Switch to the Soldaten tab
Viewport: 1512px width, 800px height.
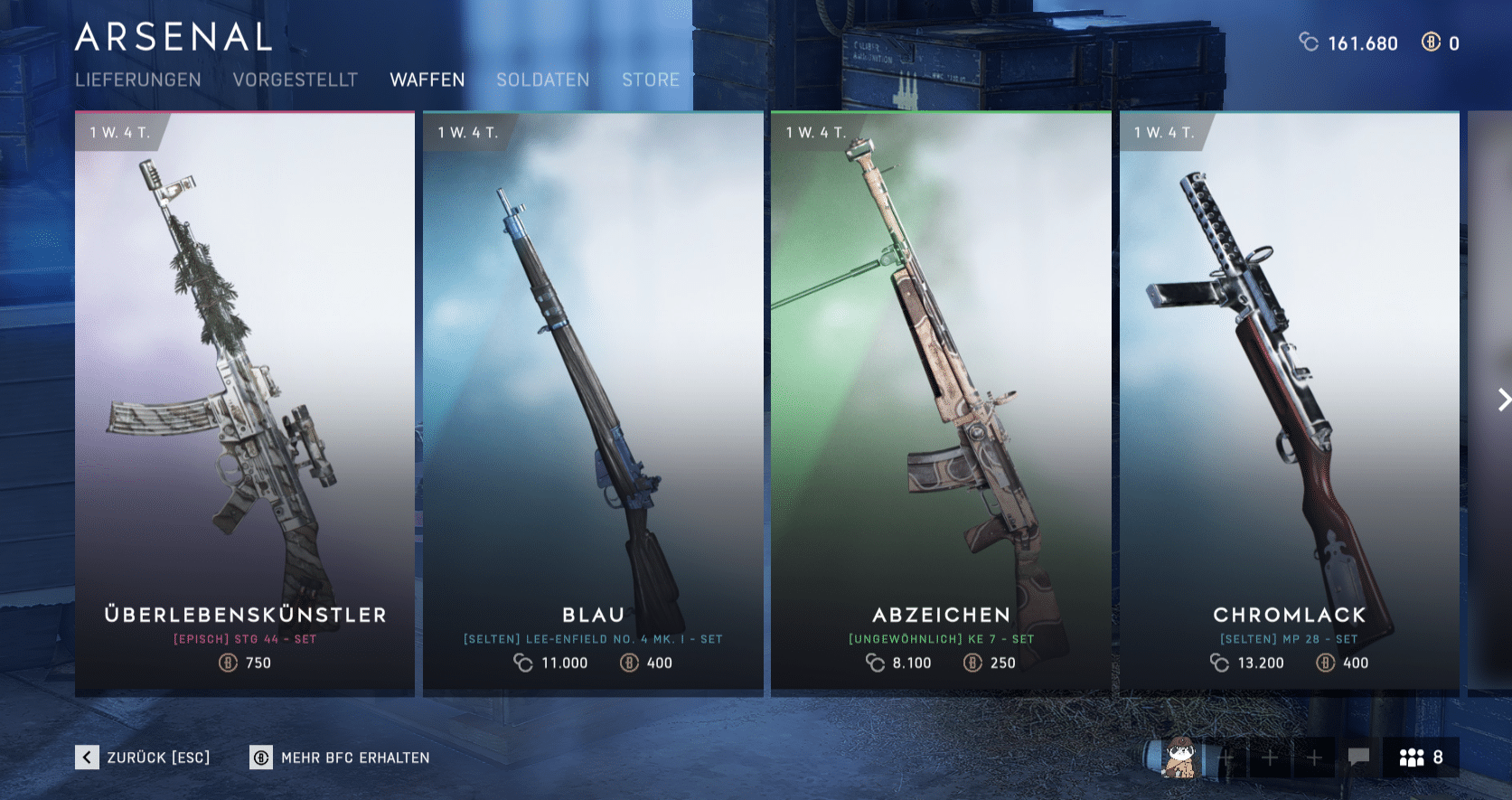[x=542, y=80]
